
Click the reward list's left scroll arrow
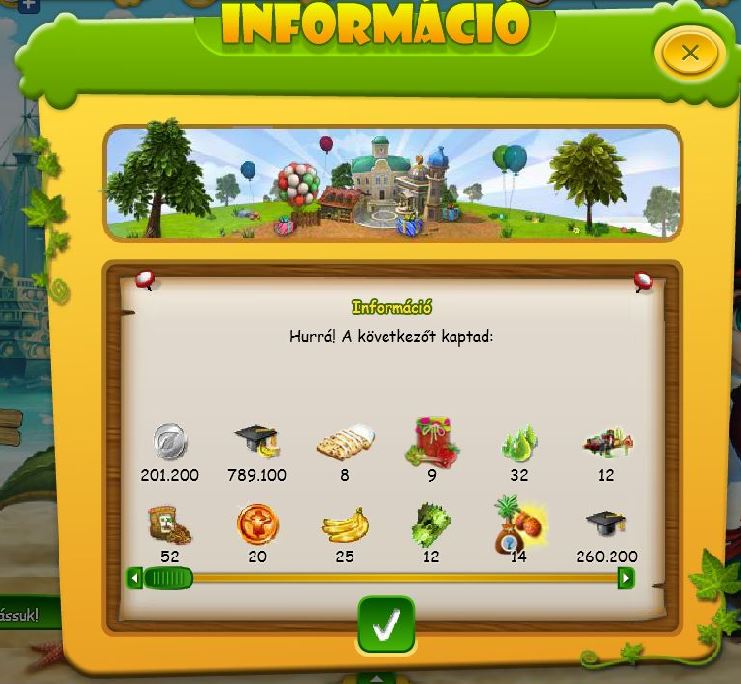click(x=135, y=578)
